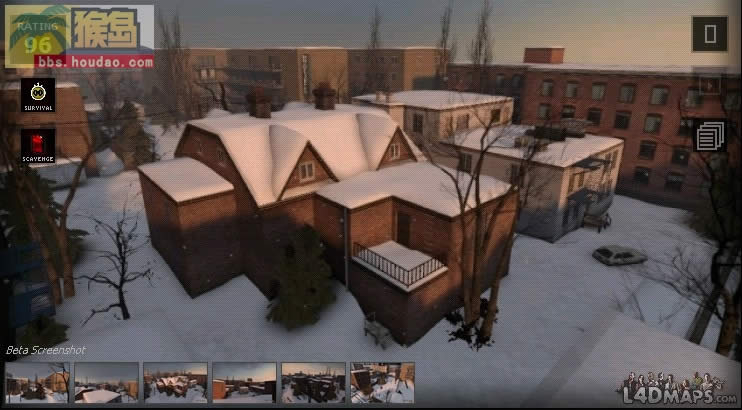Viewport: 742px width, 410px height.
Task: Open the first screenshot thumbnail
Action: [37, 383]
